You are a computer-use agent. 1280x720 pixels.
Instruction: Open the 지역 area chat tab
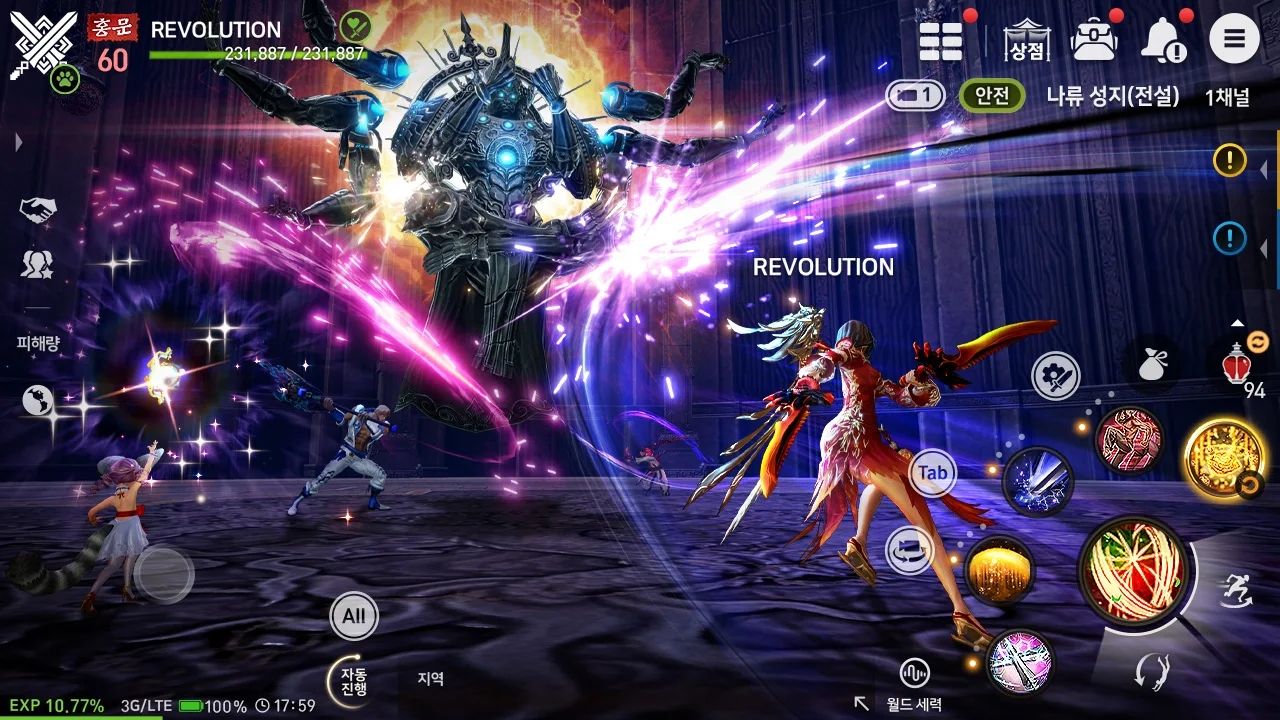click(x=430, y=679)
